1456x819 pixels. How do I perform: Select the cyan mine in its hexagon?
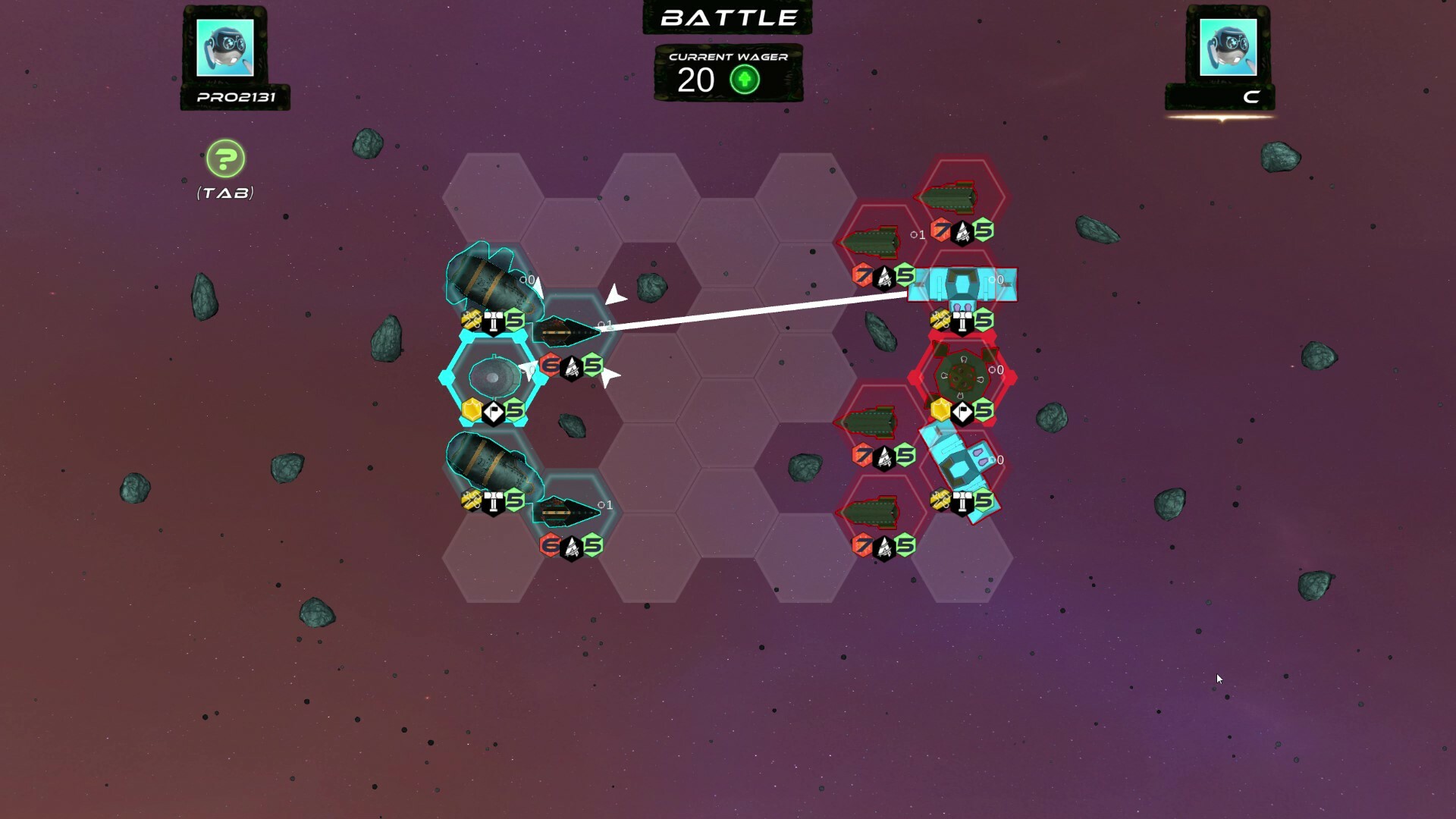point(493,378)
